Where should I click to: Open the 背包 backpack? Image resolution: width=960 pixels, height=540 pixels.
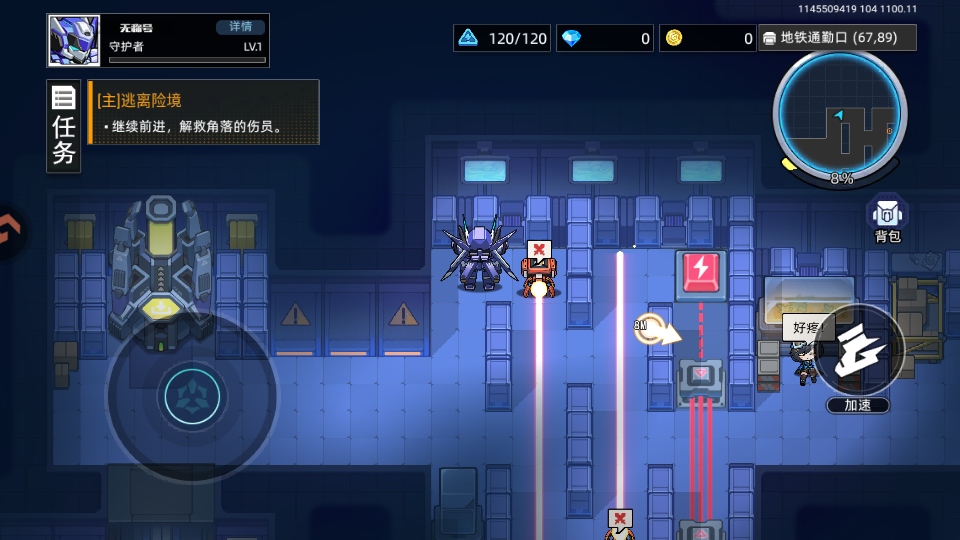point(887,220)
